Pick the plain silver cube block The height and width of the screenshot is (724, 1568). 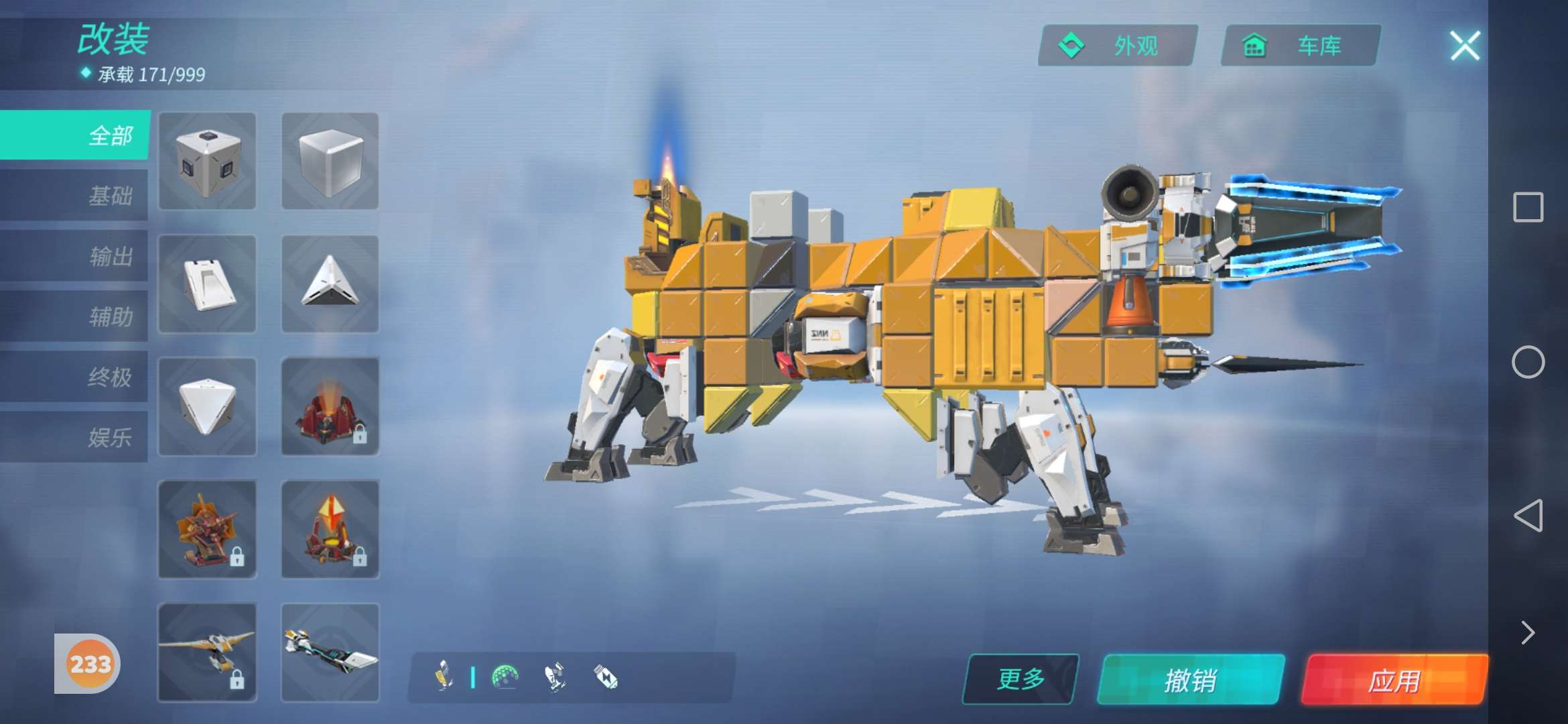[330, 162]
